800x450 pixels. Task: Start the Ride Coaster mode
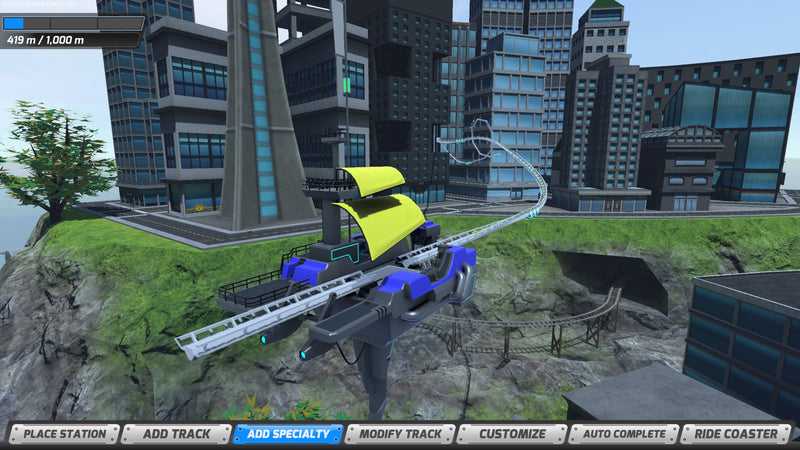pos(736,434)
